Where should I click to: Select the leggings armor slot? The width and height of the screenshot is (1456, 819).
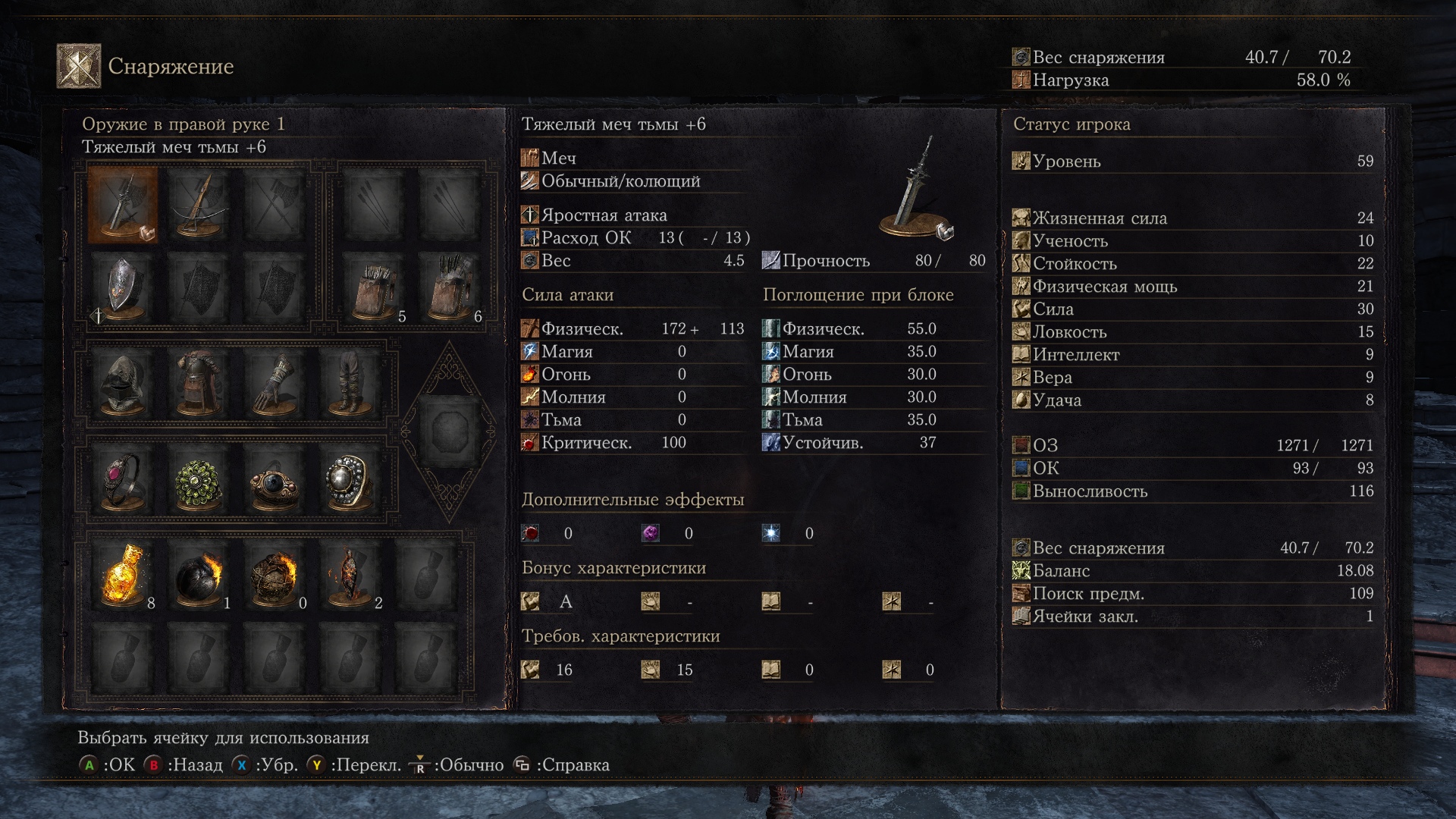tap(349, 383)
